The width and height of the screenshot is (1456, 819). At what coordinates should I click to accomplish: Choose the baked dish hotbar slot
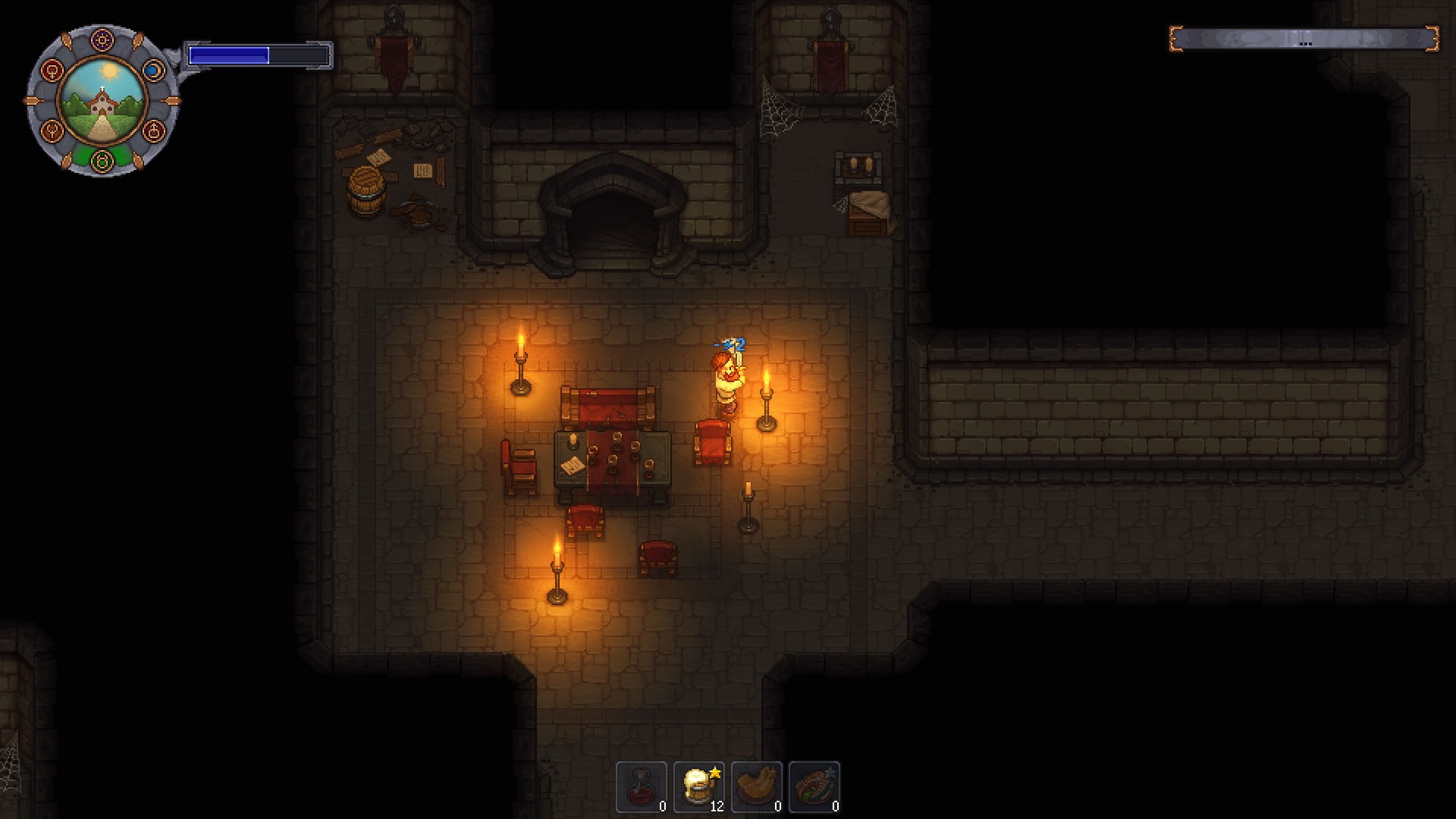[814, 786]
